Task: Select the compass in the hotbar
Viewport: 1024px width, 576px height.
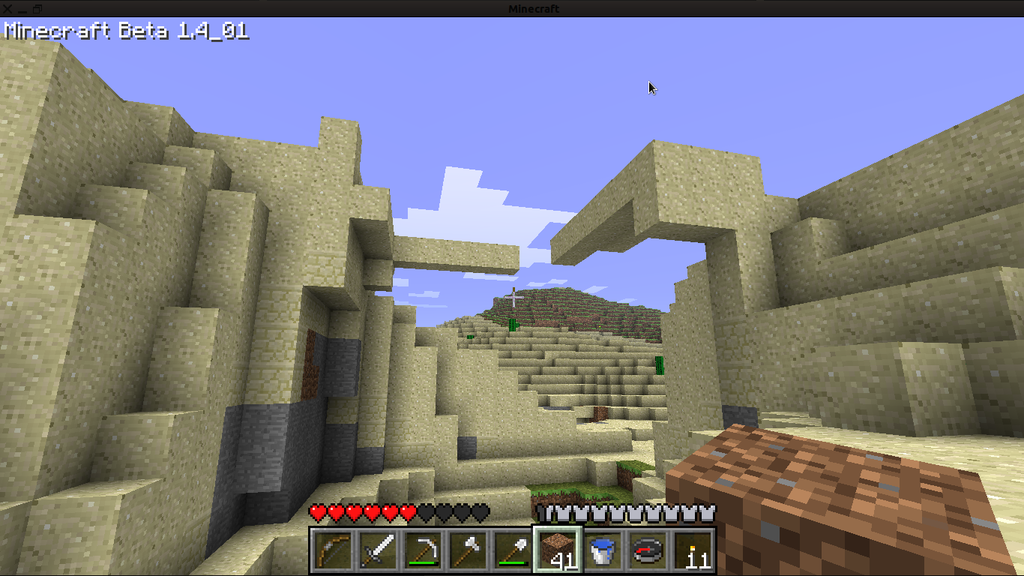Action: pos(647,550)
